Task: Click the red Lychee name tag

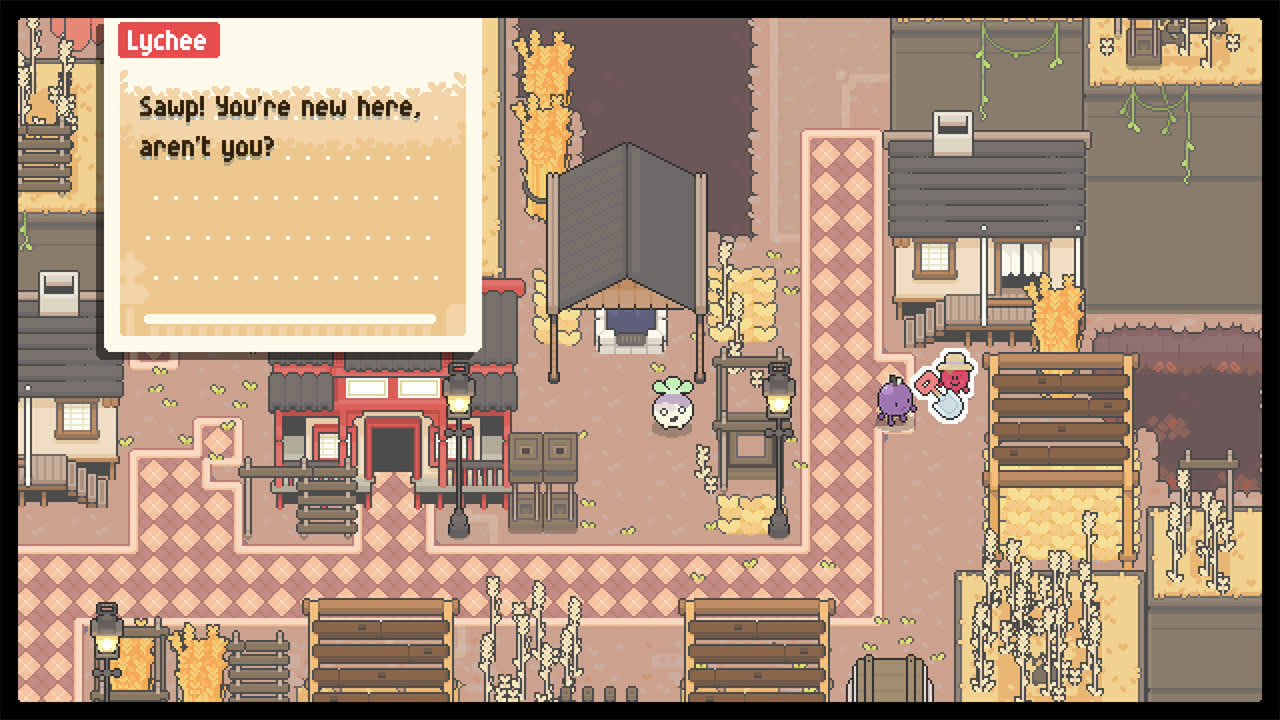Action: tap(168, 41)
